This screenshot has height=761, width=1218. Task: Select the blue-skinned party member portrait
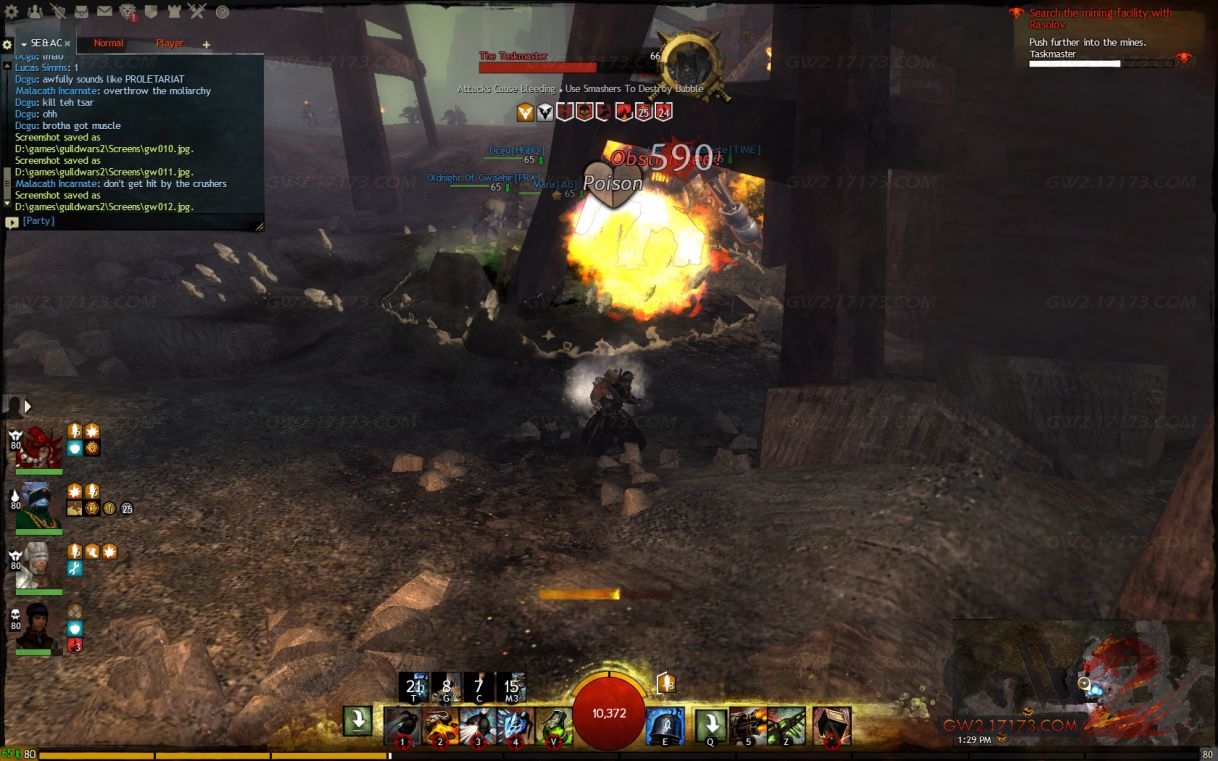(x=39, y=508)
